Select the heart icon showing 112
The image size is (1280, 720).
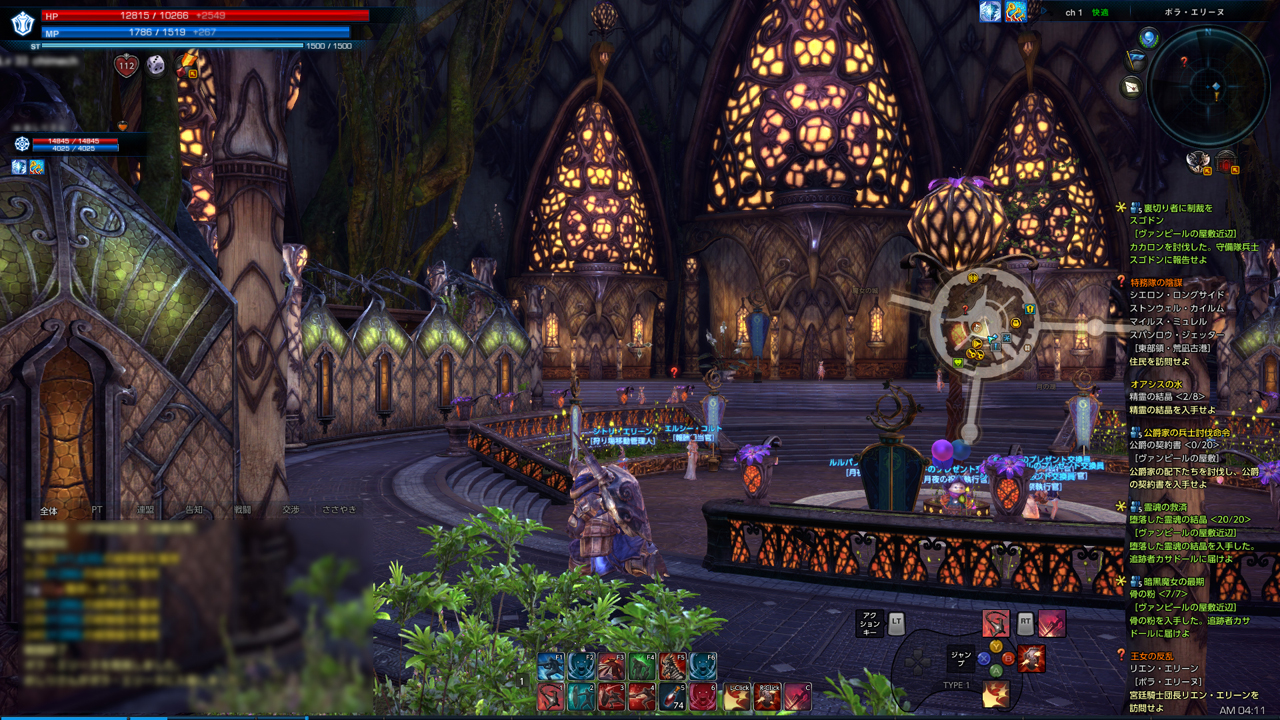[x=126, y=66]
